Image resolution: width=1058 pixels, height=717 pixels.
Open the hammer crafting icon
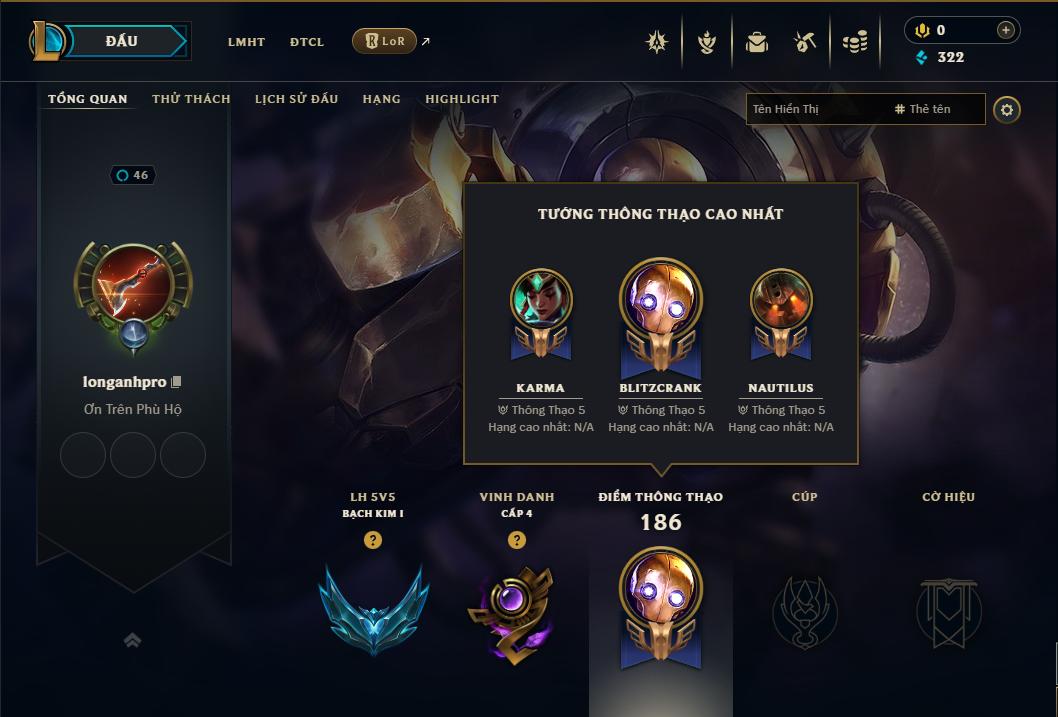click(x=805, y=42)
